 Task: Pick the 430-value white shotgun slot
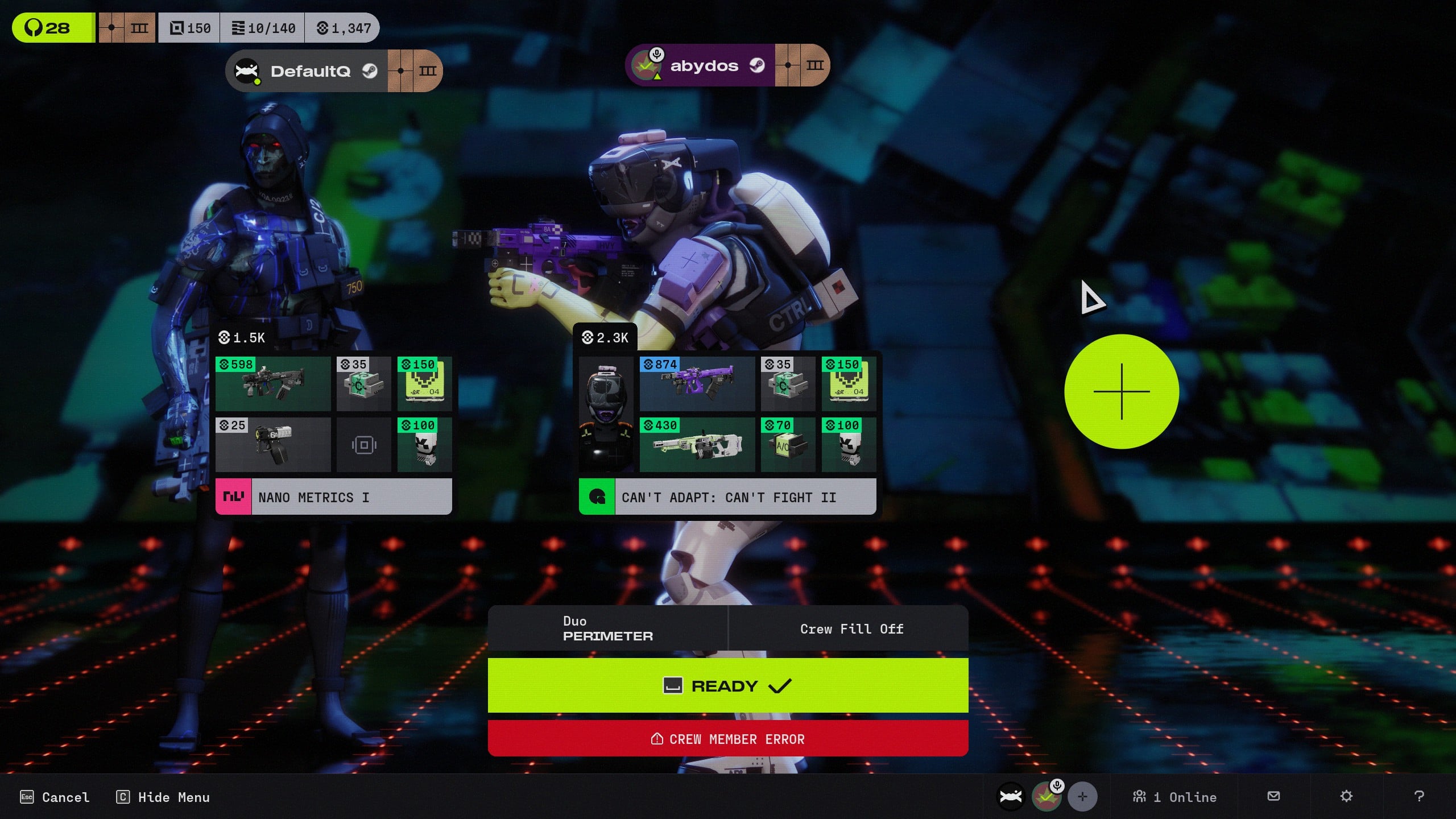pyautogui.click(x=697, y=445)
